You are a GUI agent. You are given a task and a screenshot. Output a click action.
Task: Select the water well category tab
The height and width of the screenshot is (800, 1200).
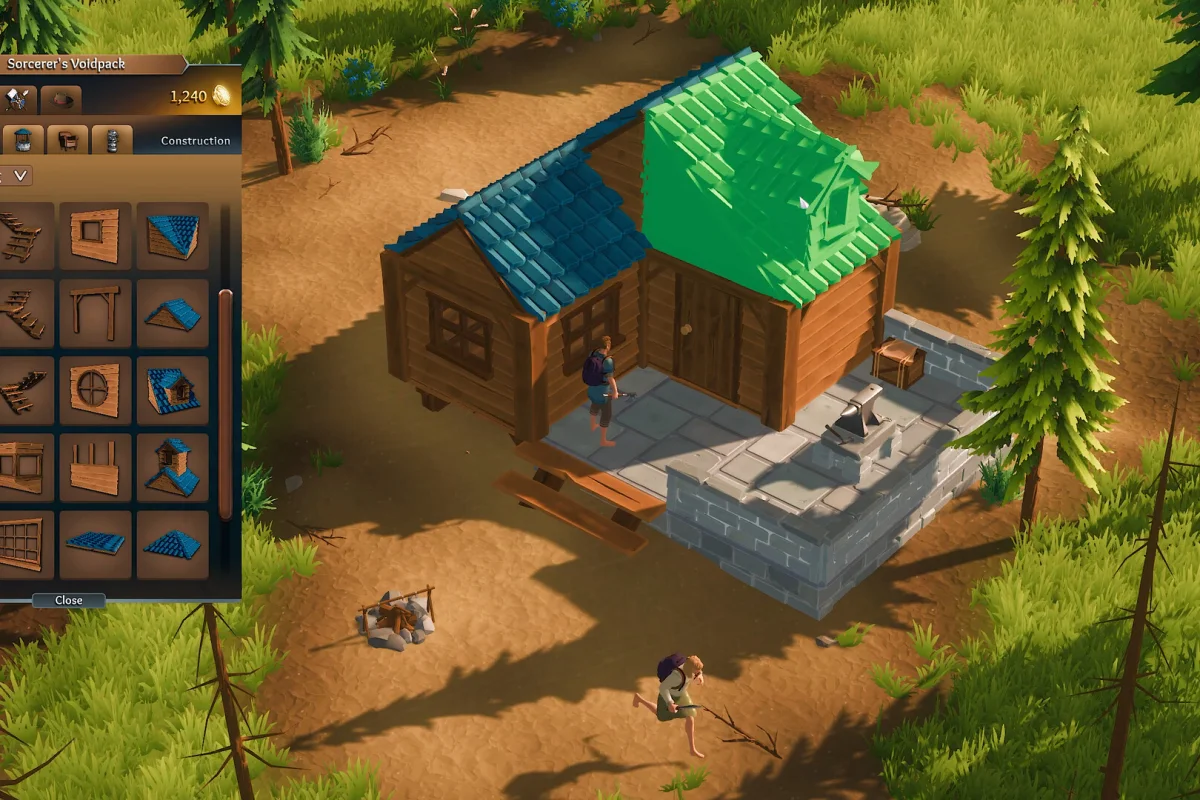pos(23,140)
